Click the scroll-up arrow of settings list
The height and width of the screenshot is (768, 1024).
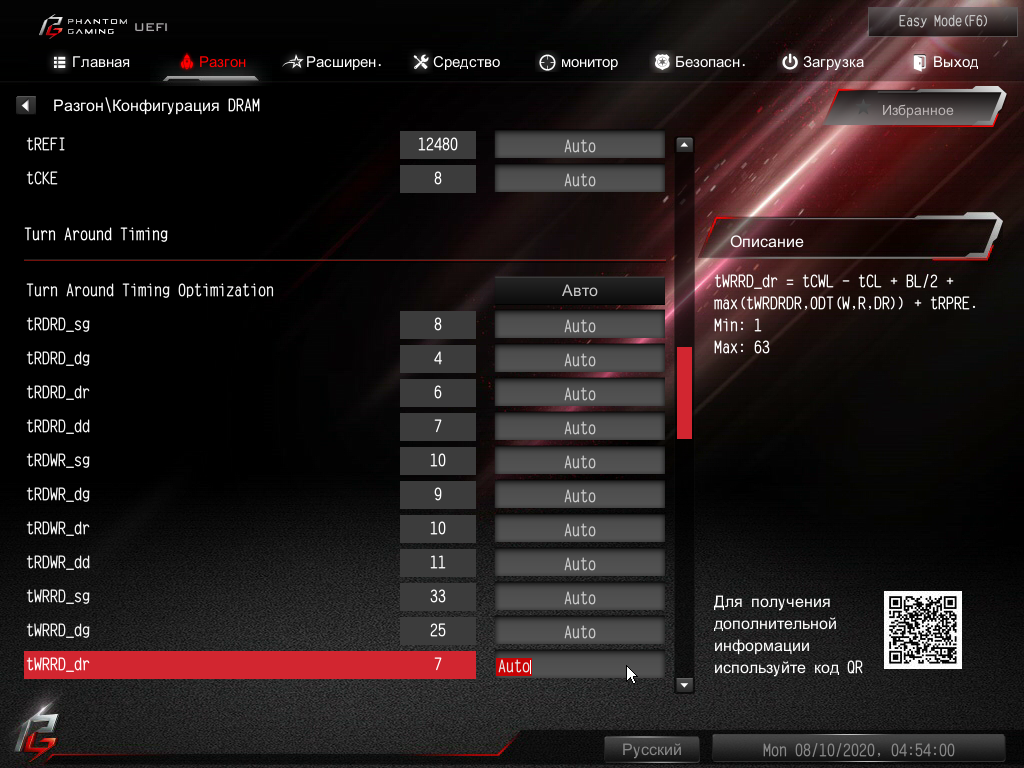685,145
